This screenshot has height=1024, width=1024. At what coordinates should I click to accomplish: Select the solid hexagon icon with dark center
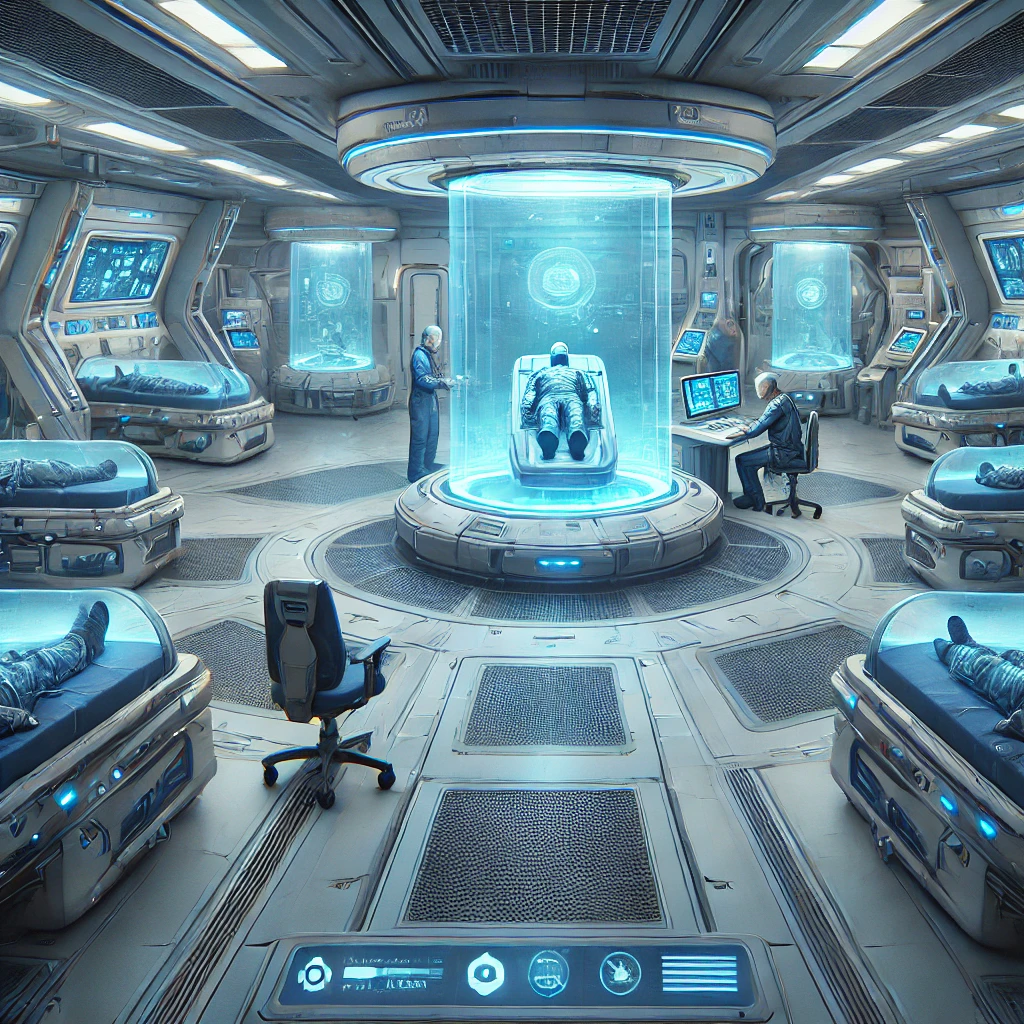tap(486, 973)
